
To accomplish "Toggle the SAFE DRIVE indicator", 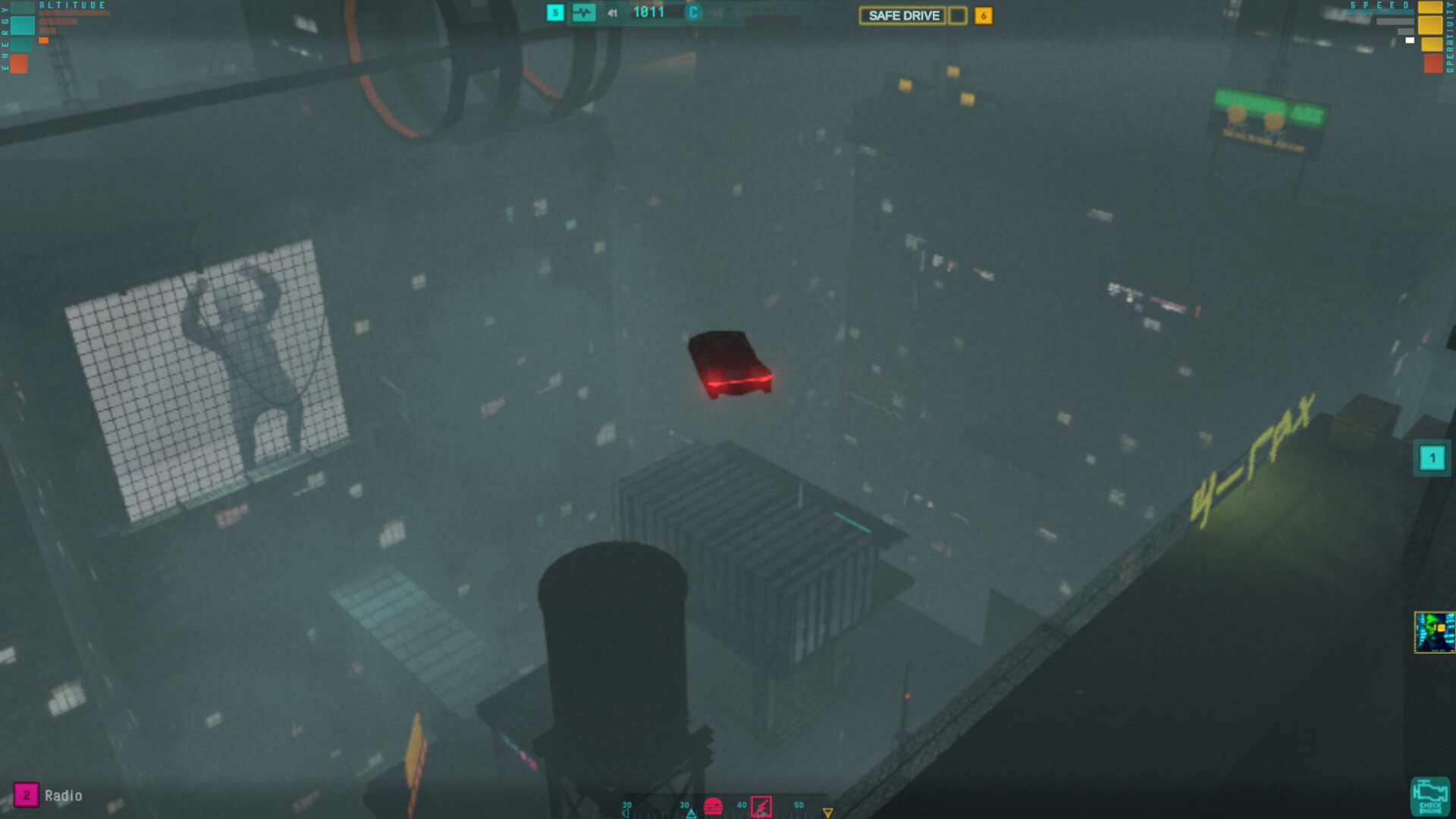I will [903, 15].
